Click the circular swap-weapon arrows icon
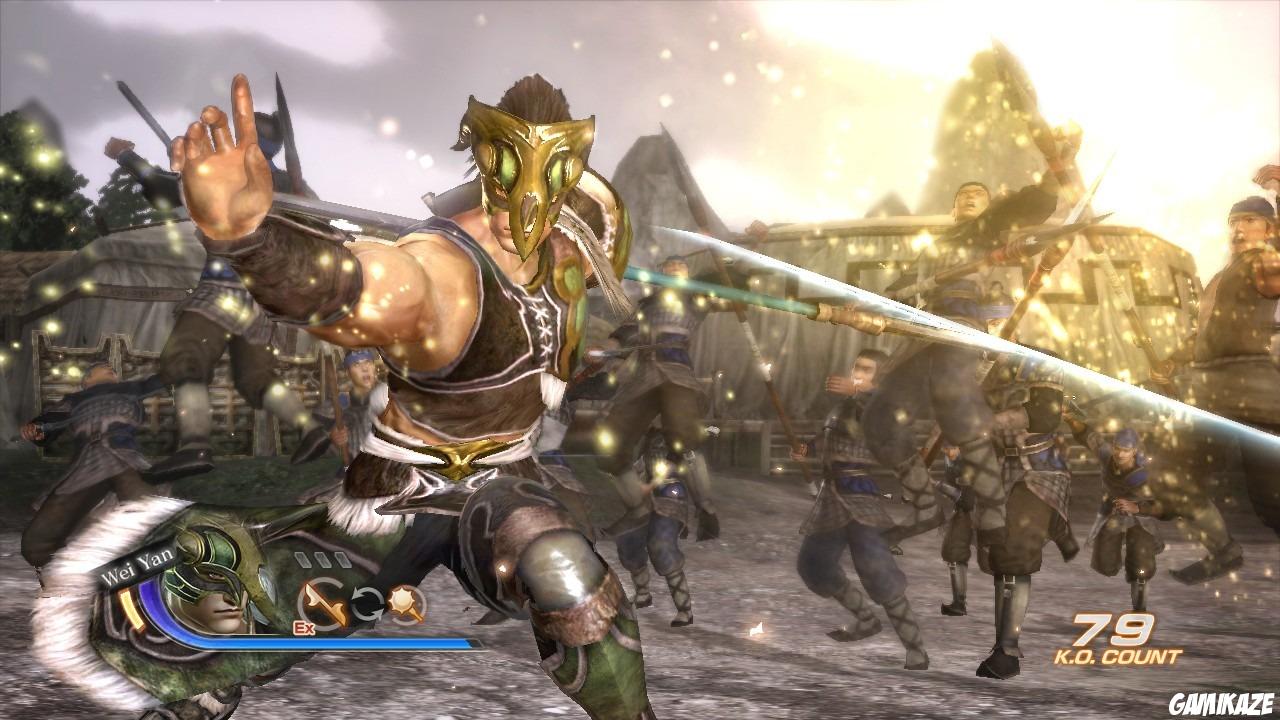Viewport: 1280px width, 720px height. [x=367, y=604]
